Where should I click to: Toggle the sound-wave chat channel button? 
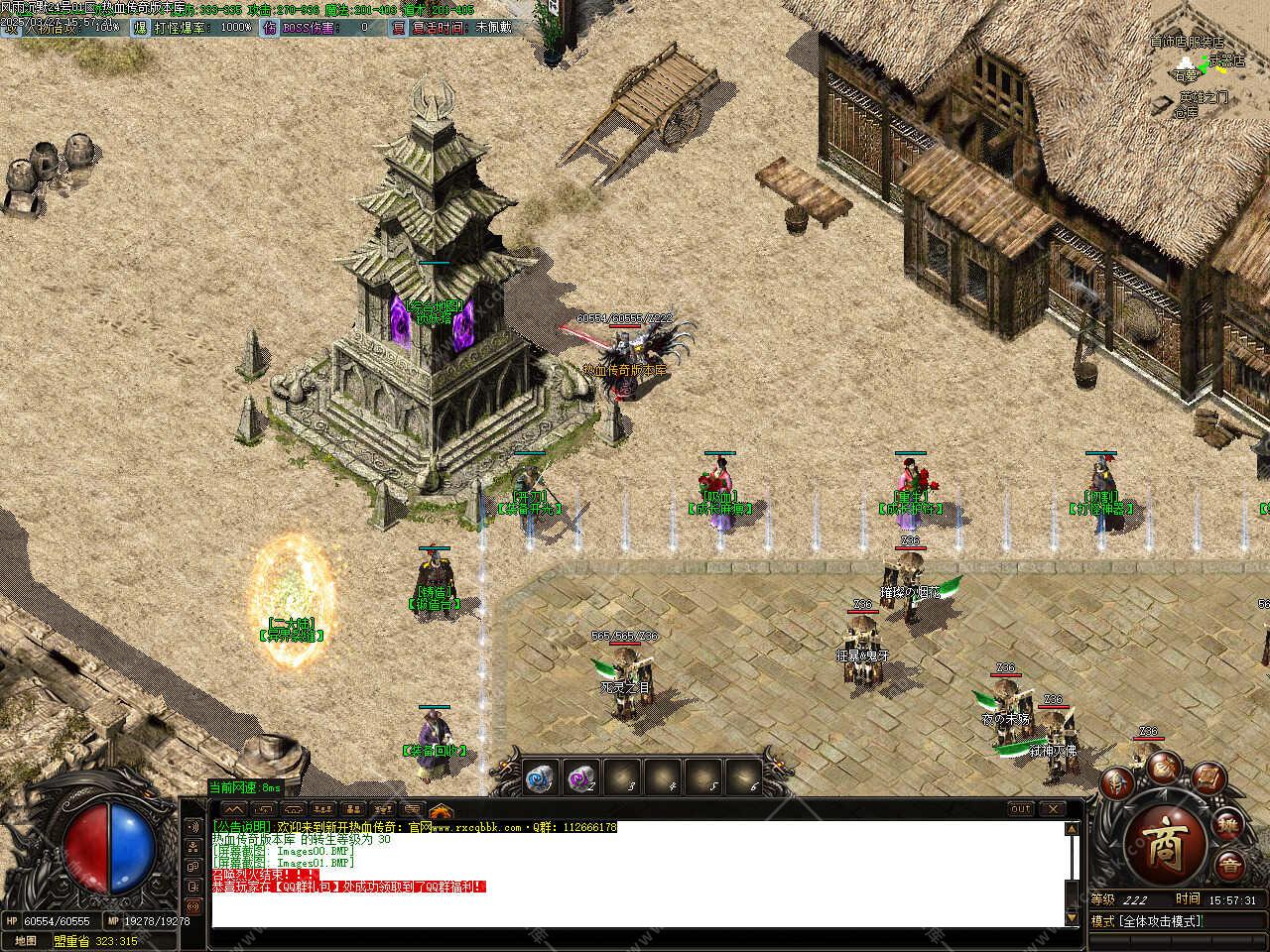192,826
